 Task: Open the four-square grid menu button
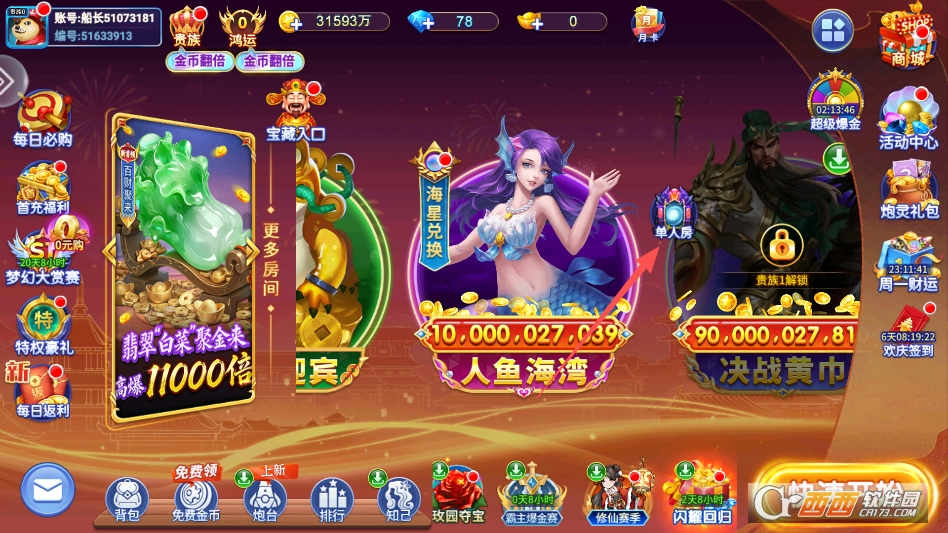[832, 31]
